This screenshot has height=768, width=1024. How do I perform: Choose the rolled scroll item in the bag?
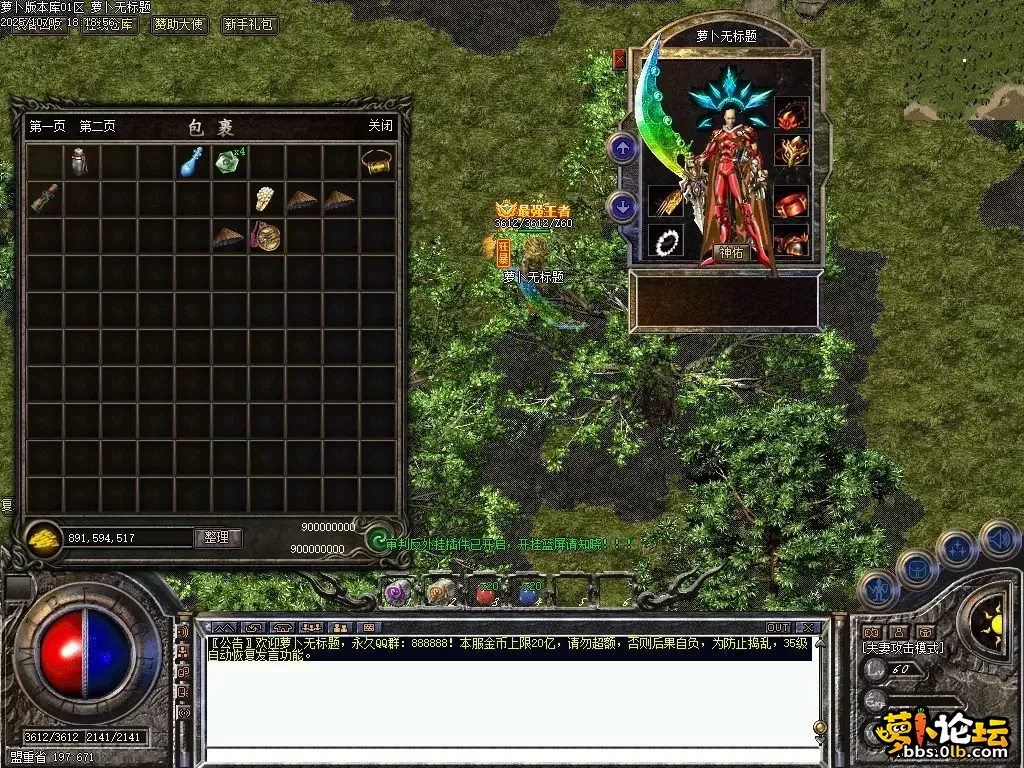[x=43, y=198]
